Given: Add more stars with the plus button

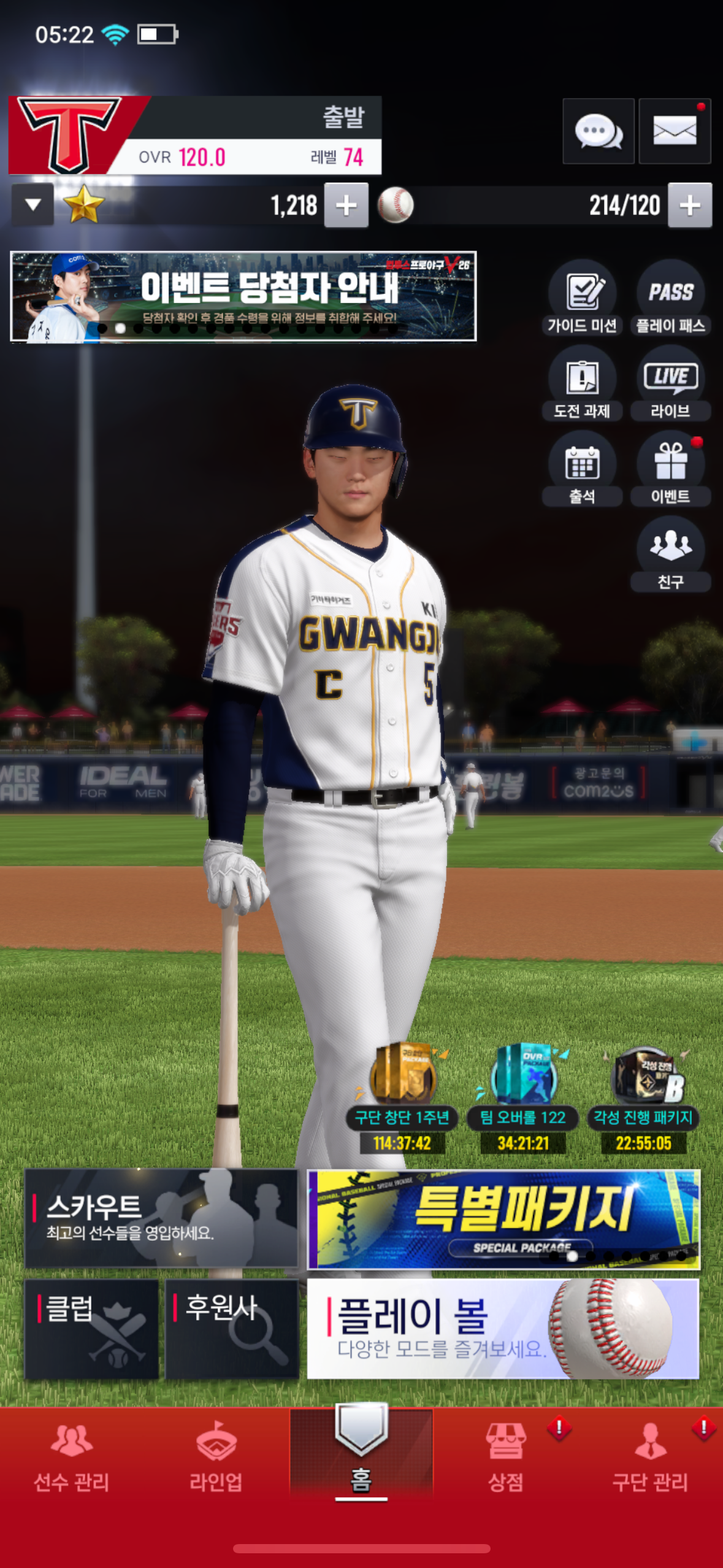Looking at the screenshot, I should click(x=346, y=206).
